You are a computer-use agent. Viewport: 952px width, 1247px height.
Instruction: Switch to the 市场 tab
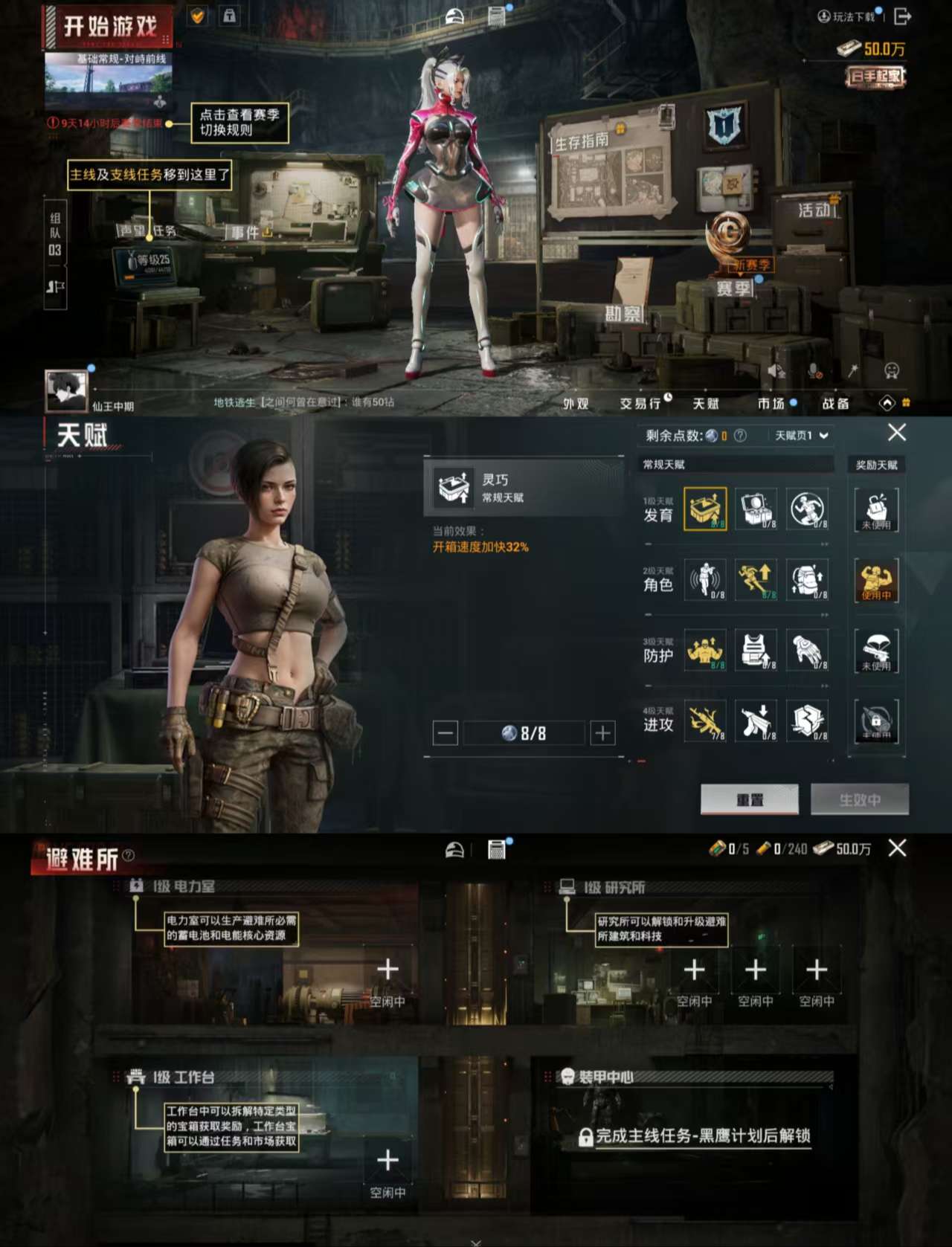pyautogui.click(x=773, y=404)
